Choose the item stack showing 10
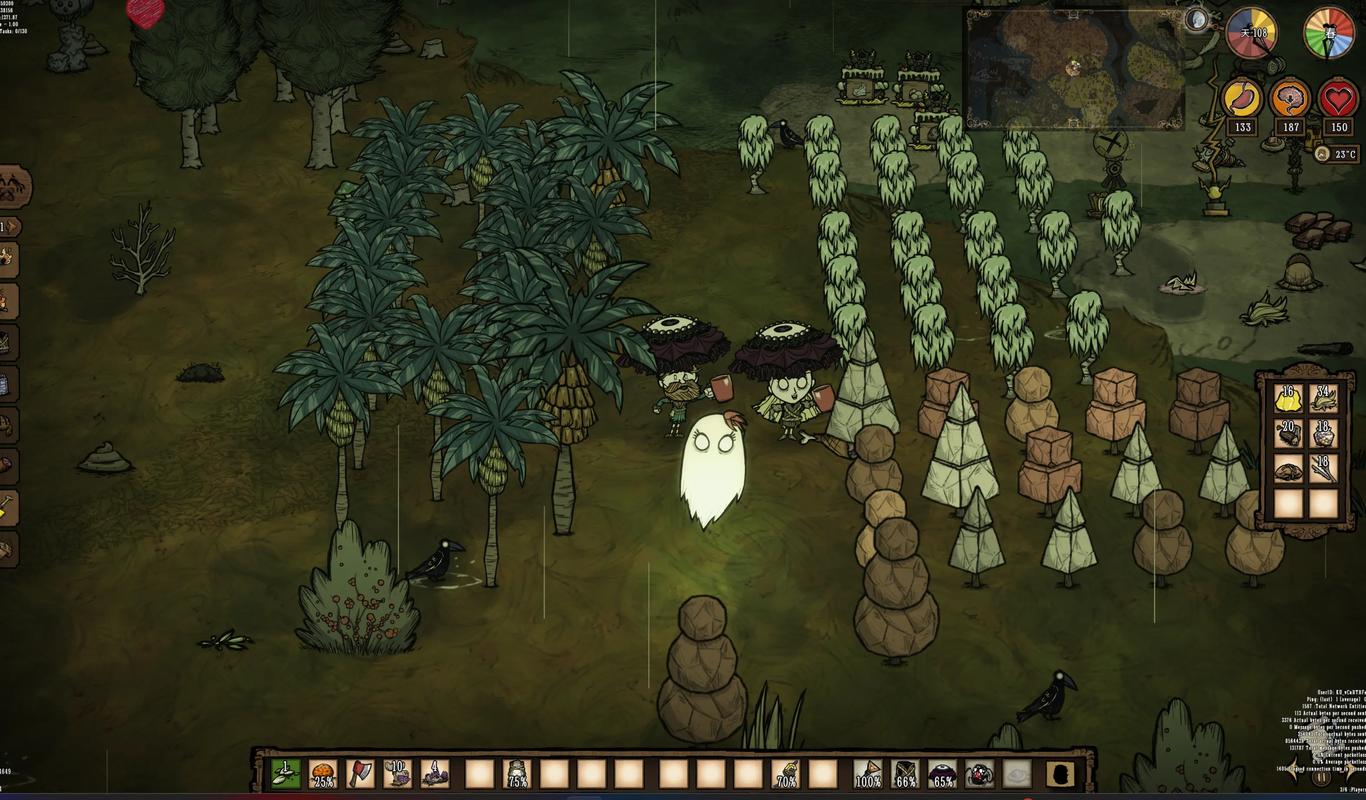 pos(398,774)
